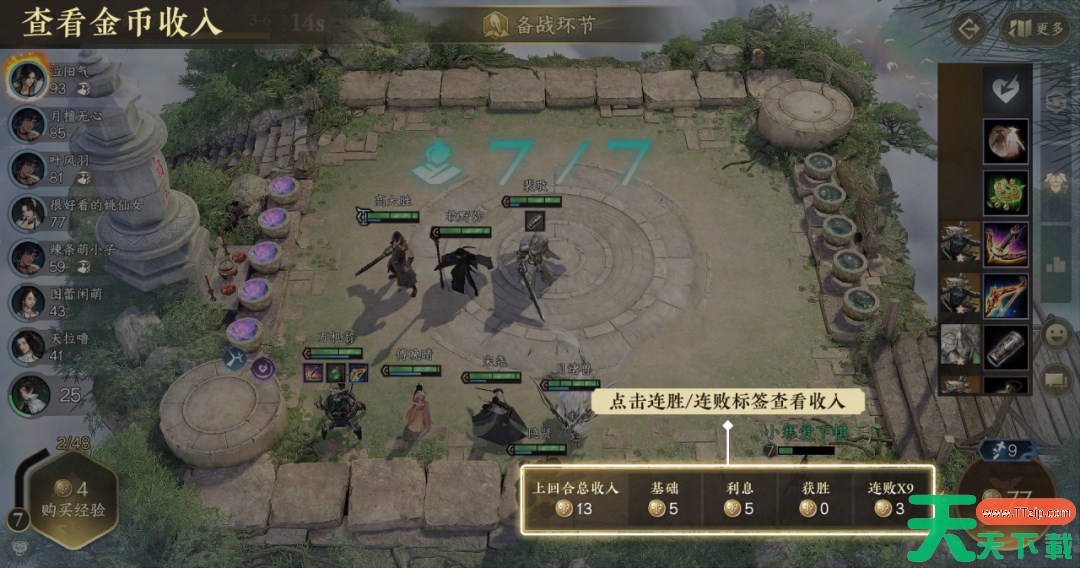1080x568 pixels.
Task: Open the chat speech bubble icon
Action: coord(1056,379)
